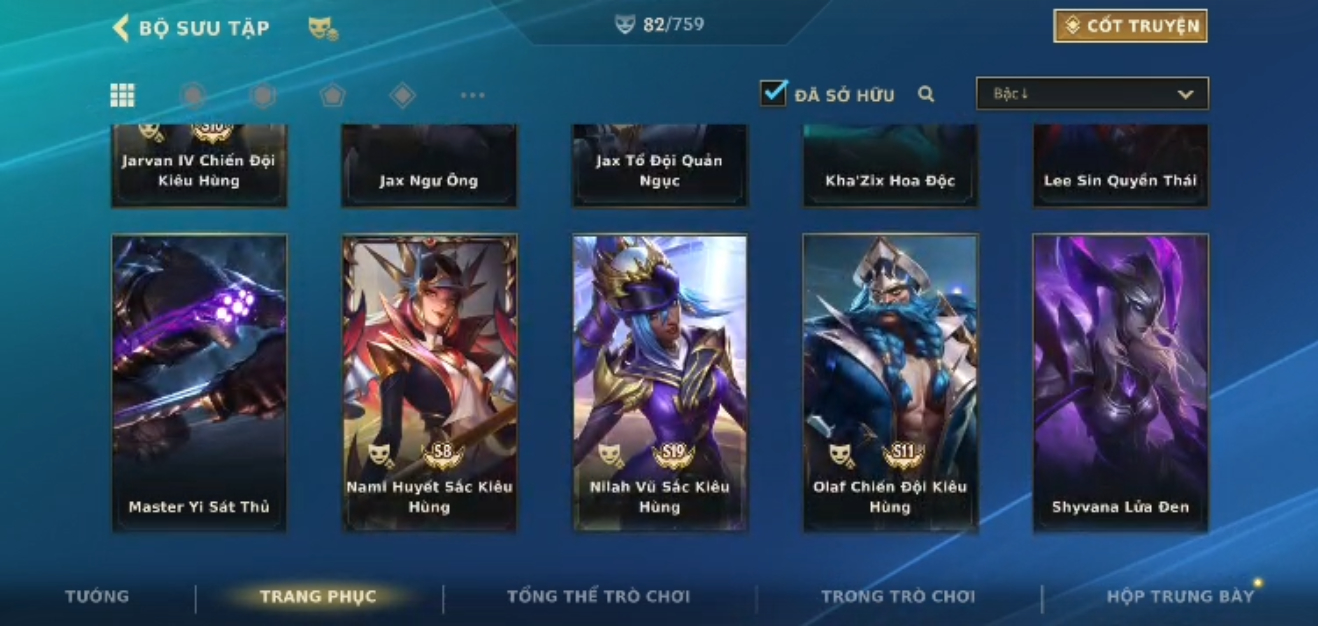The width and height of the screenshot is (1318, 626).
Task: Pick the Shyvana Lửa Đen skin
Action: click(1120, 382)
